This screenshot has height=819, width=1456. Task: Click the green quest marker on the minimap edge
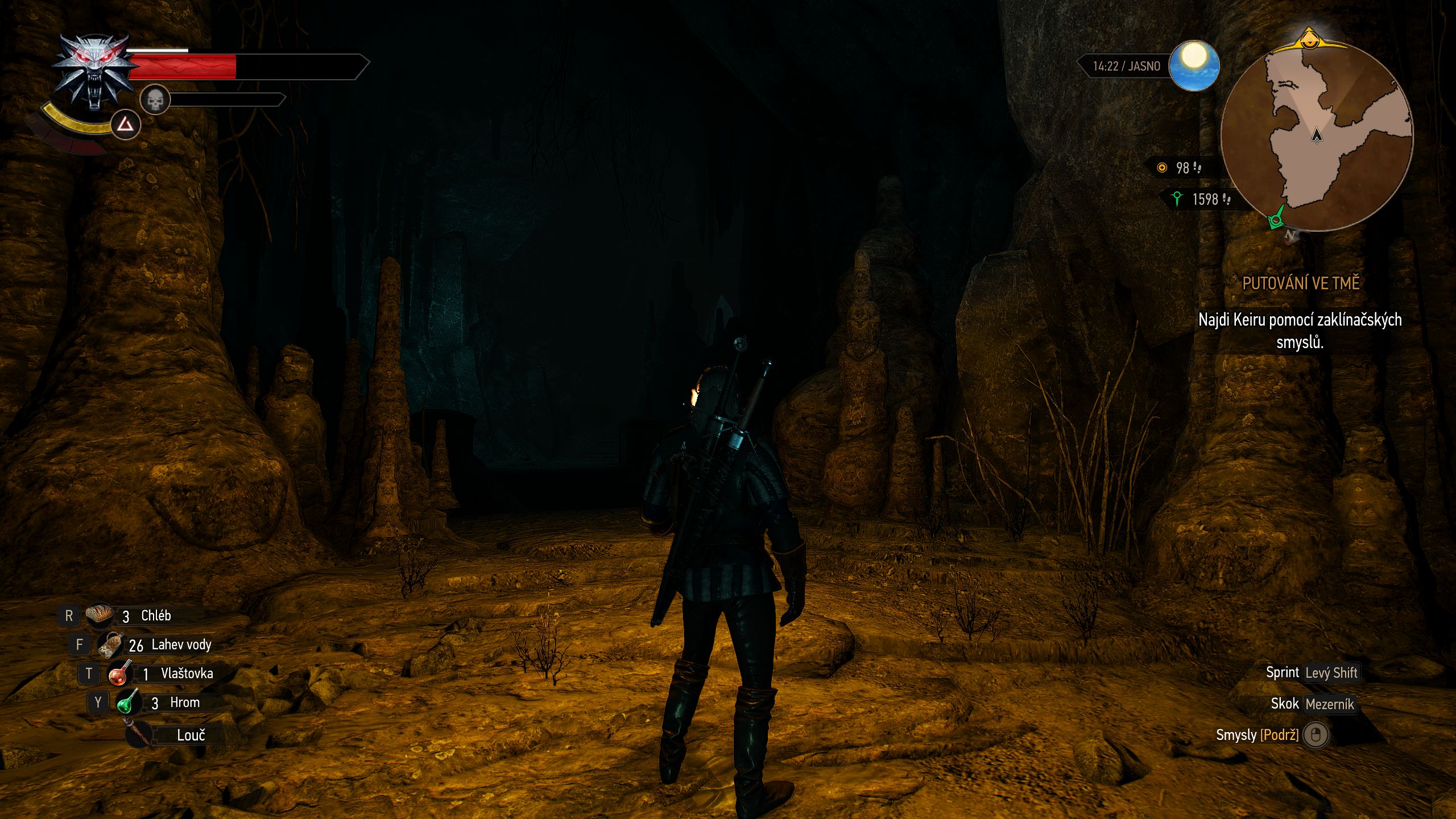1277,220
